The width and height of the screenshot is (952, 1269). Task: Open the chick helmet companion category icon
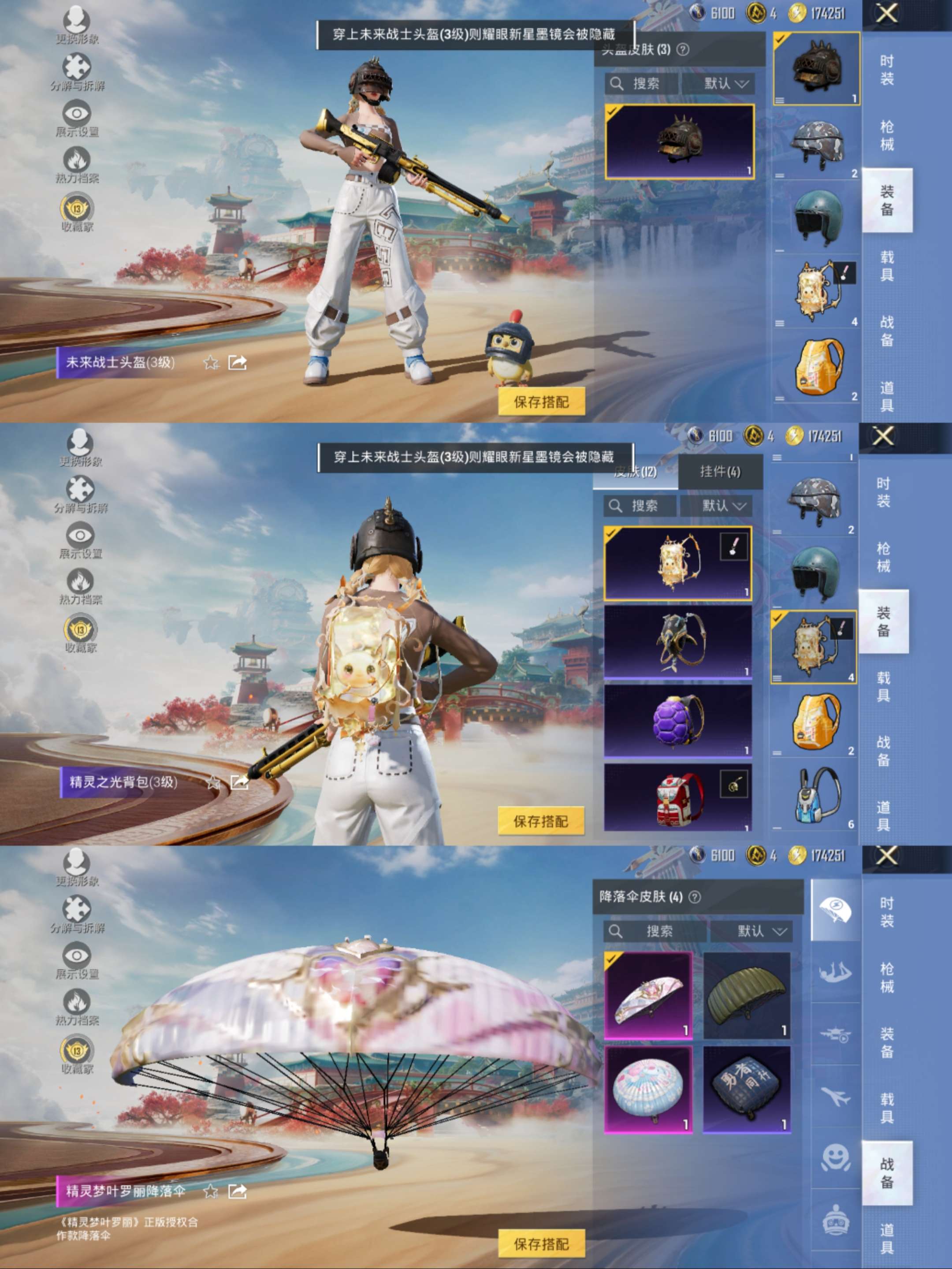tap(836, 1221)
